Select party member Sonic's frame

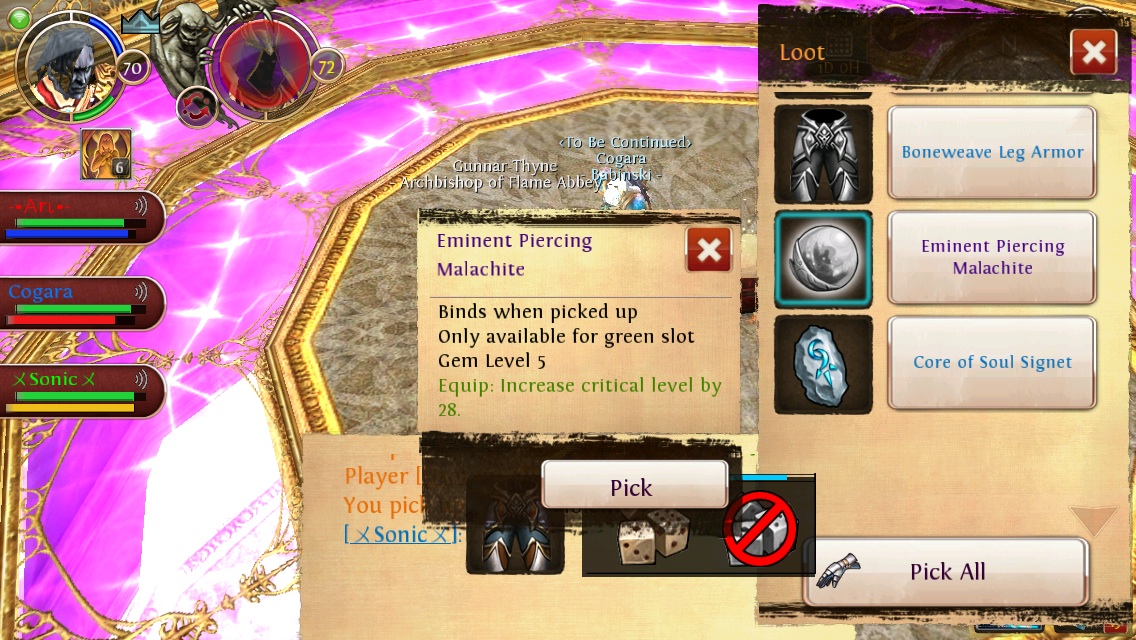pos(80,390)
